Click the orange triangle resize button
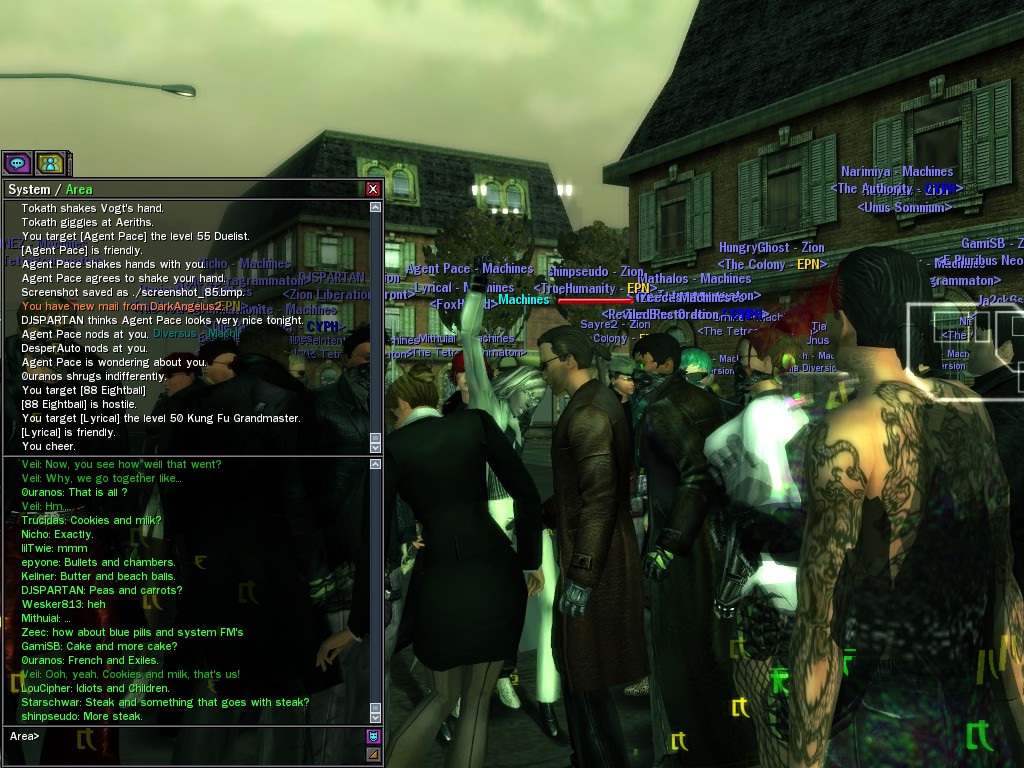The width and height of the screenshot is (1024, 768). pos(373,754)
